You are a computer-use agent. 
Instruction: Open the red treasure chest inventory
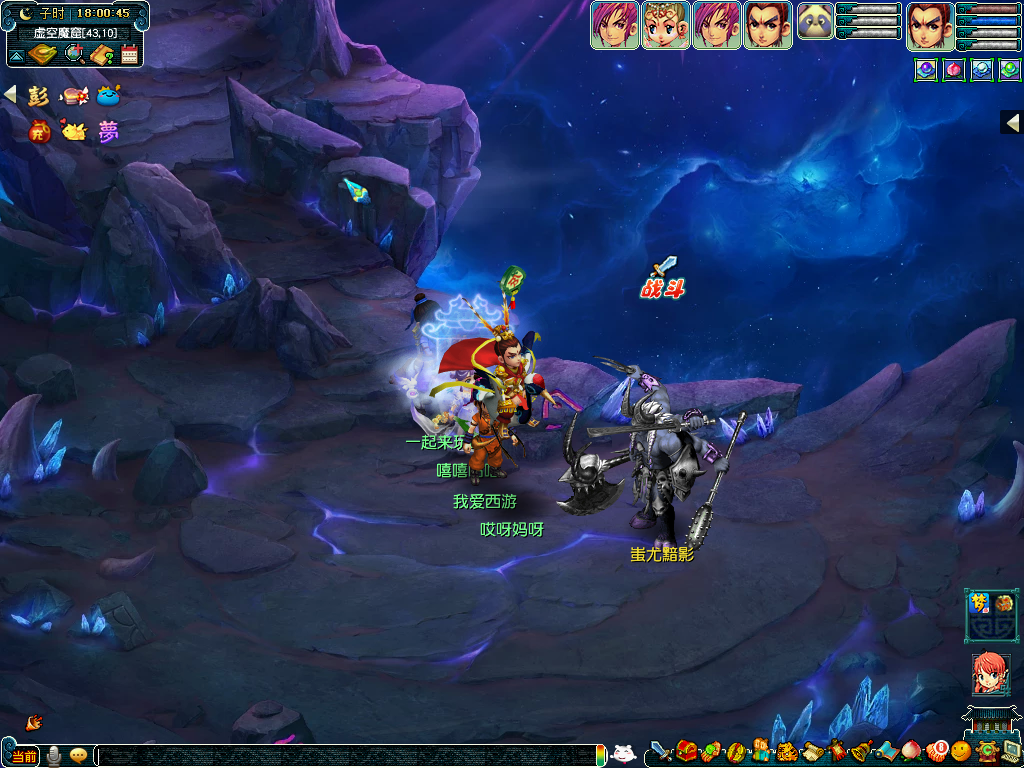[686, 751]
